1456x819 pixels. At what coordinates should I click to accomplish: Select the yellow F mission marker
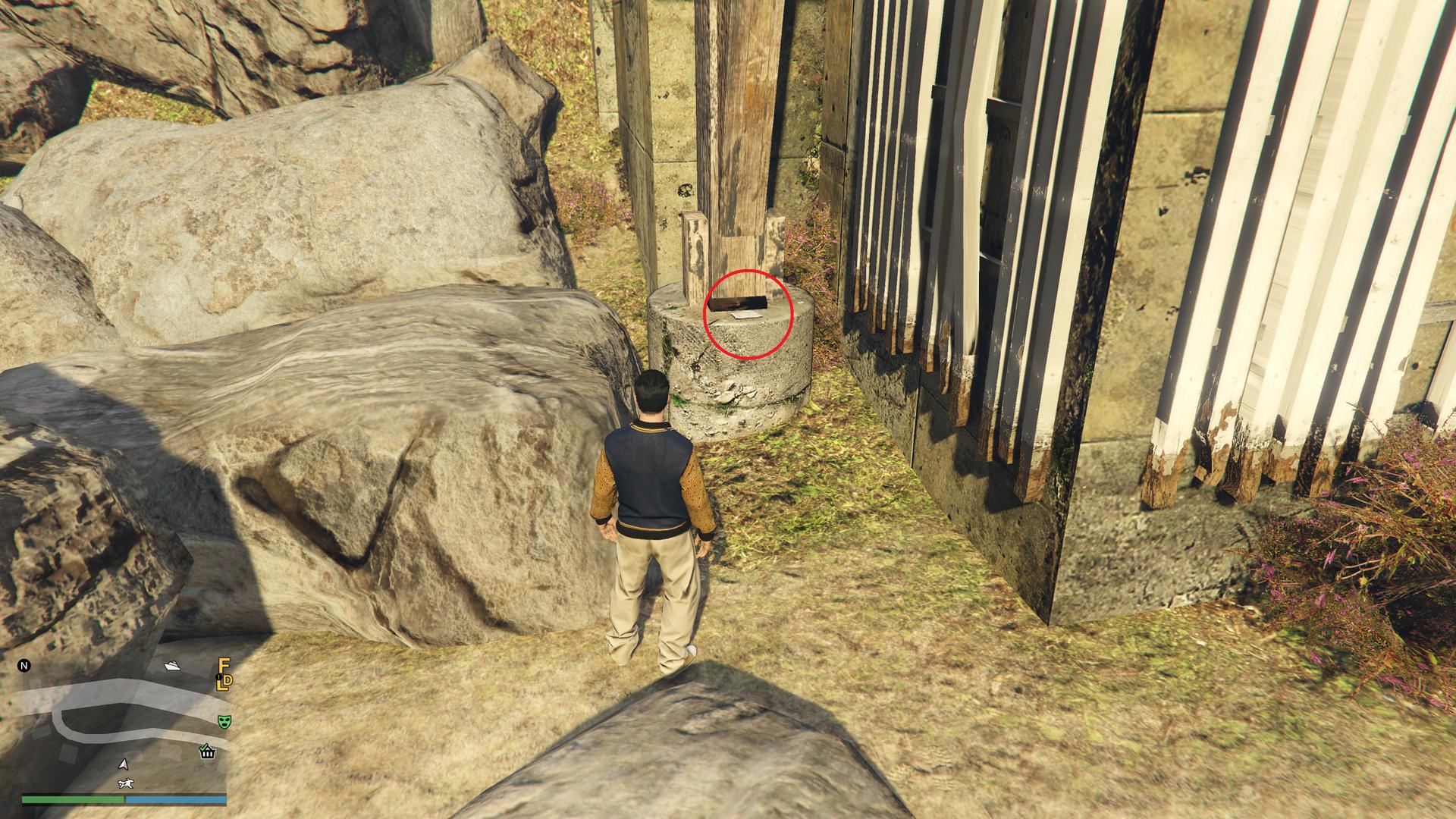[224, 666]
